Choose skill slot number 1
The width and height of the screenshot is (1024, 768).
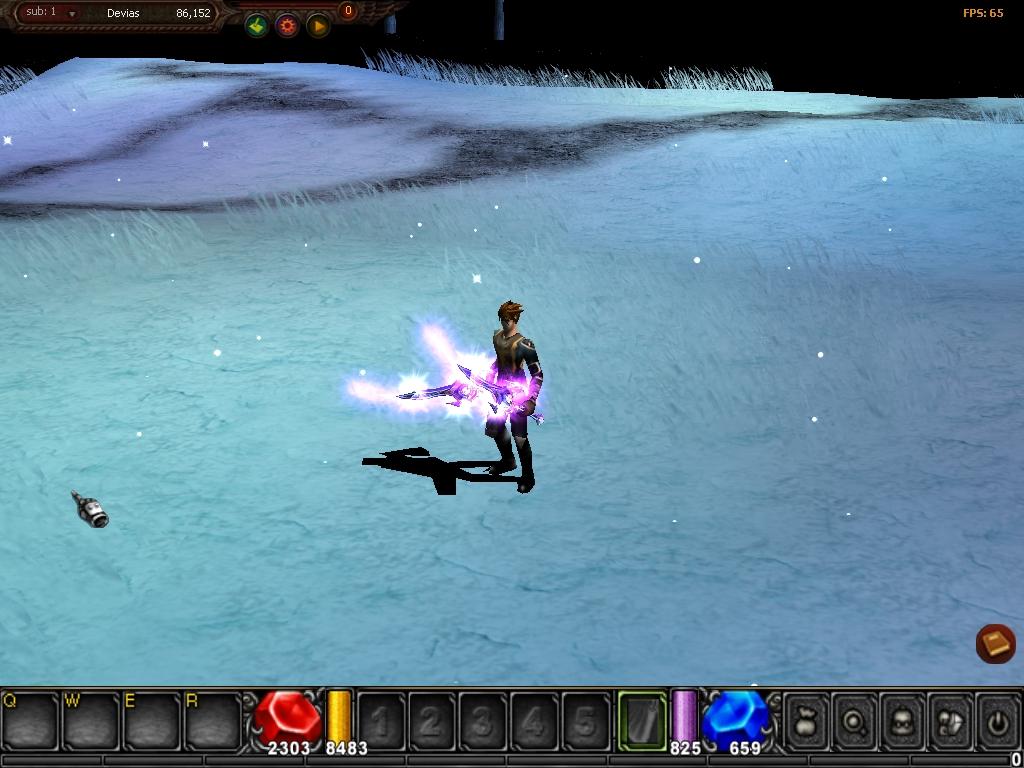click(381, 720)
